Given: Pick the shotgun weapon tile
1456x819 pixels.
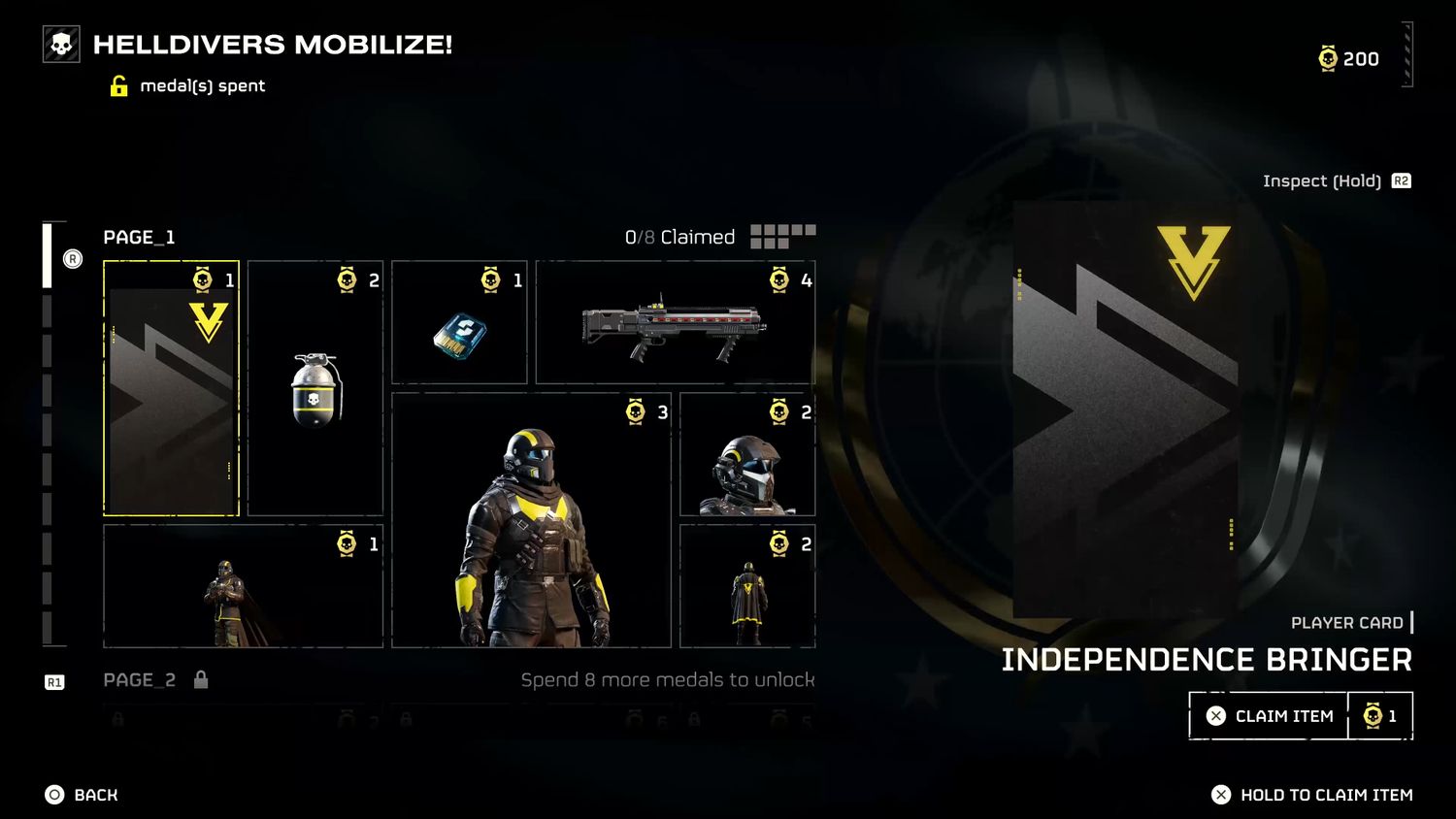Looking at the screenshot, I should pos(675,323).
